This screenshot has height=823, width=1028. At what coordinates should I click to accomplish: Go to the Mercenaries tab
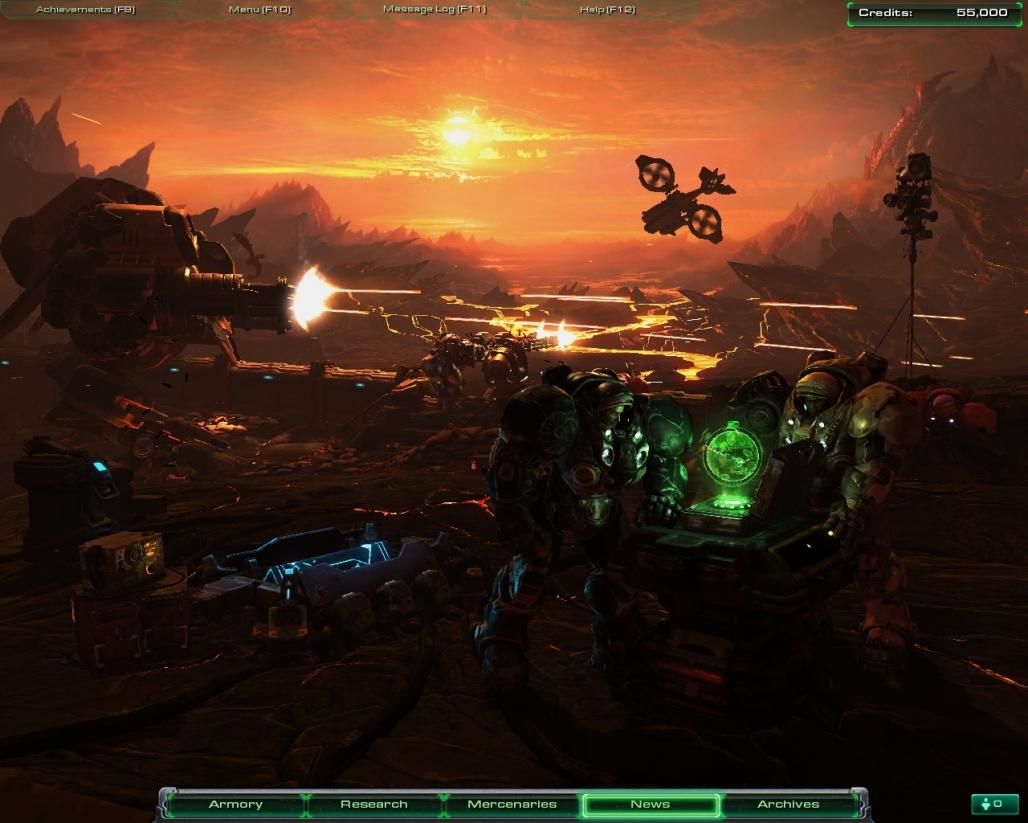coord(512,804)
